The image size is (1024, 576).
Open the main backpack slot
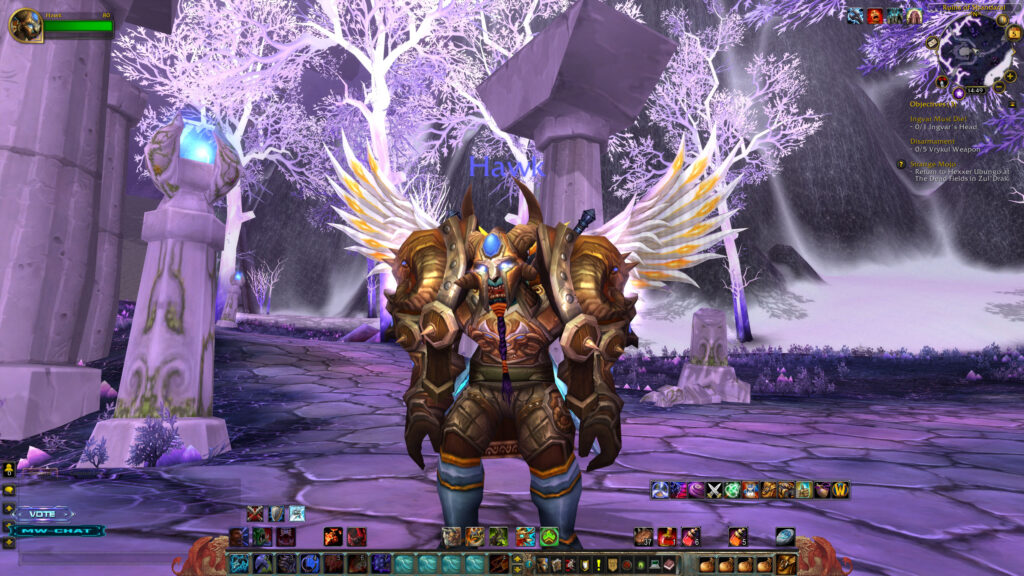tap(786, 564)
